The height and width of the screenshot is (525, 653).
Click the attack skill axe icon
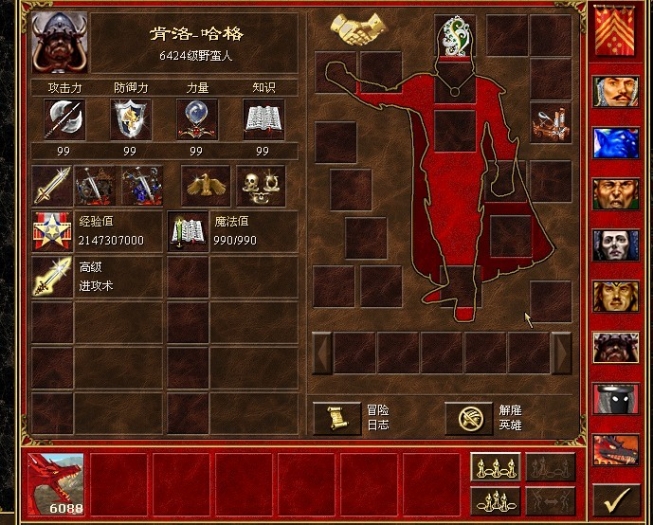pos(63,119)
